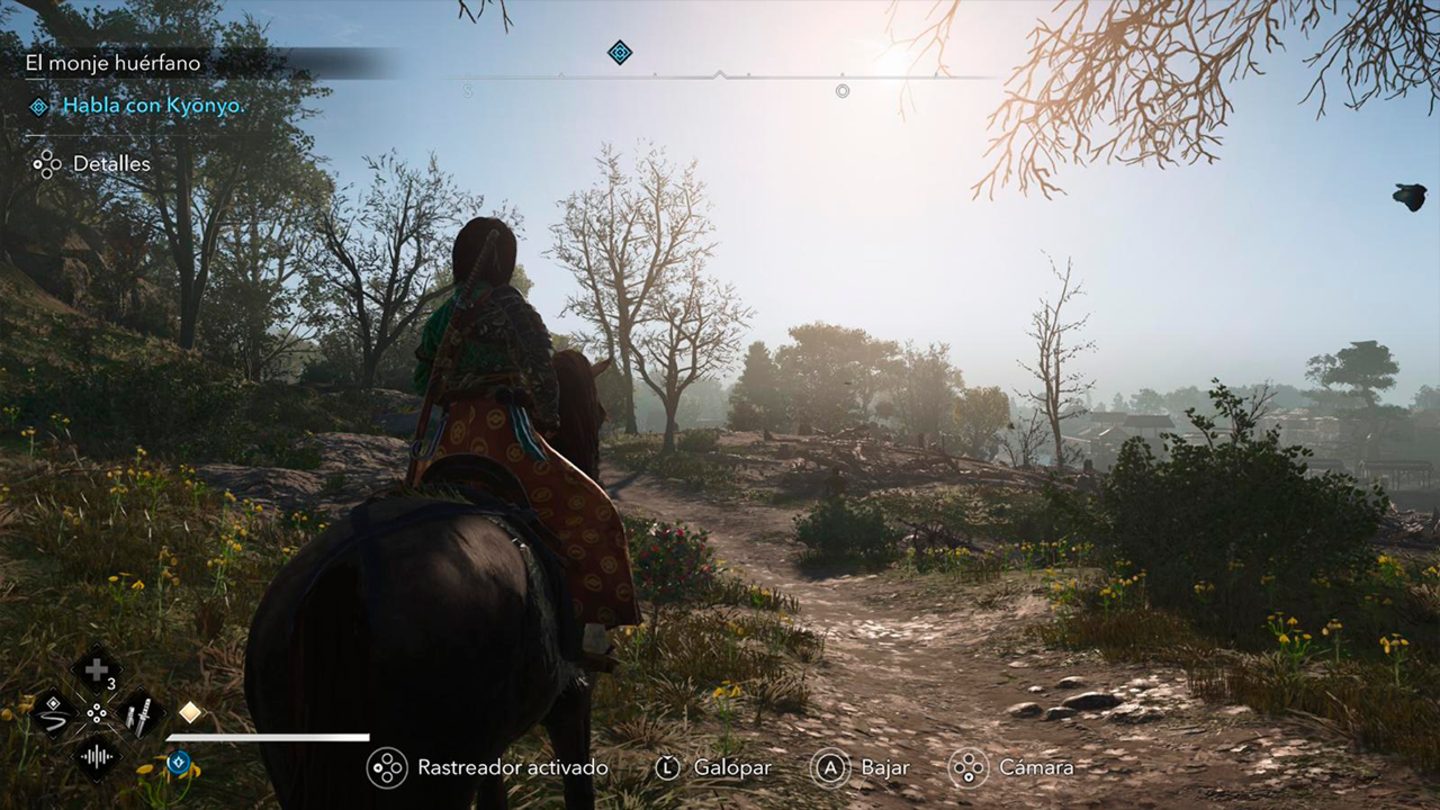Click the Bajar action prompt
Viewport: 1440px width, 810px height.
click(x=830, y=768)
